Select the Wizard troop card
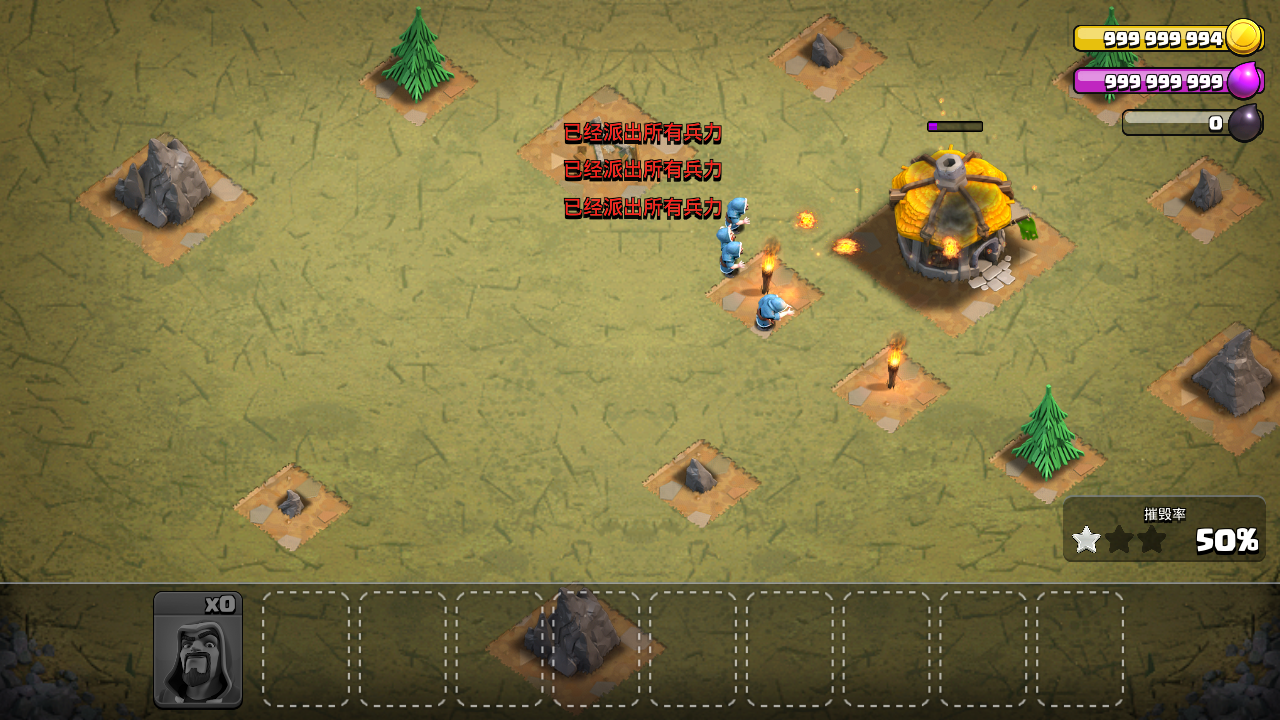This screenshot has height=720, width=1280. point(198,650)
